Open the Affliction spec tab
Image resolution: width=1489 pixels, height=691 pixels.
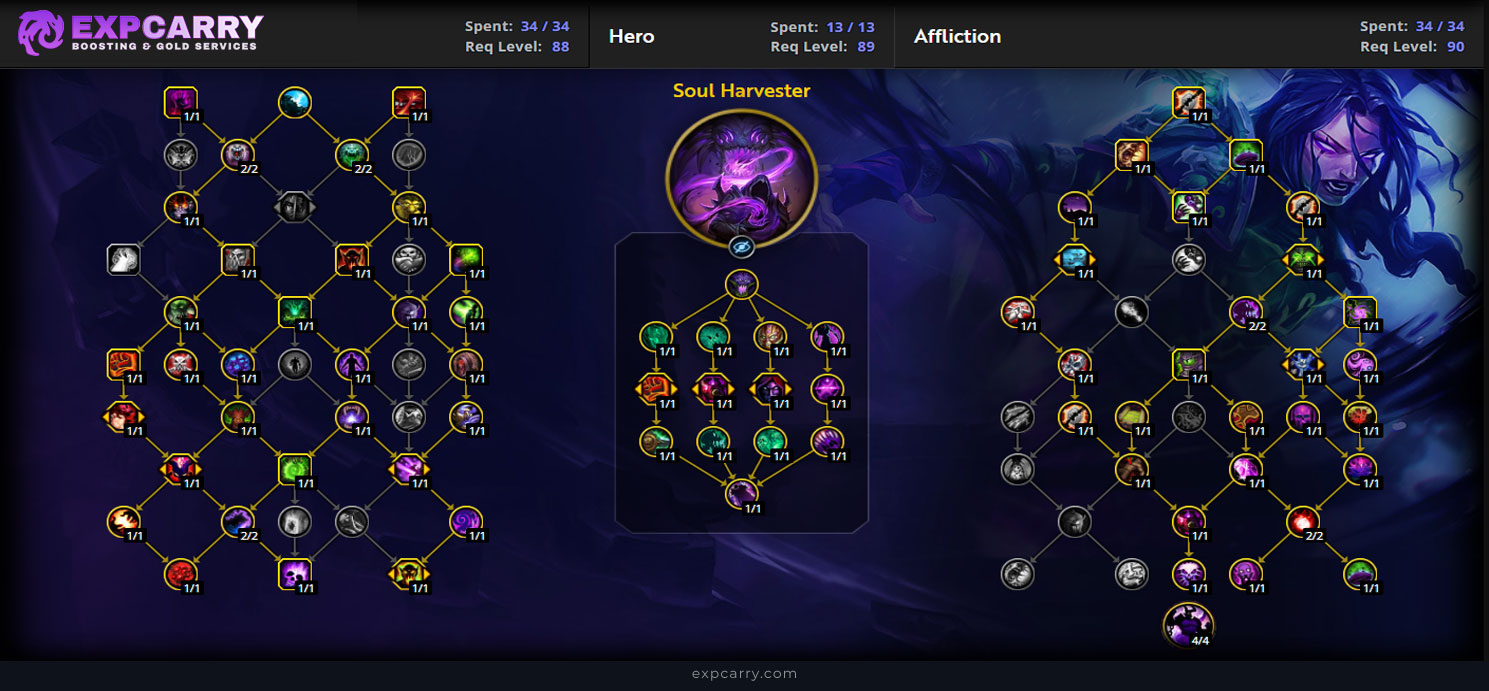[957, 37]
